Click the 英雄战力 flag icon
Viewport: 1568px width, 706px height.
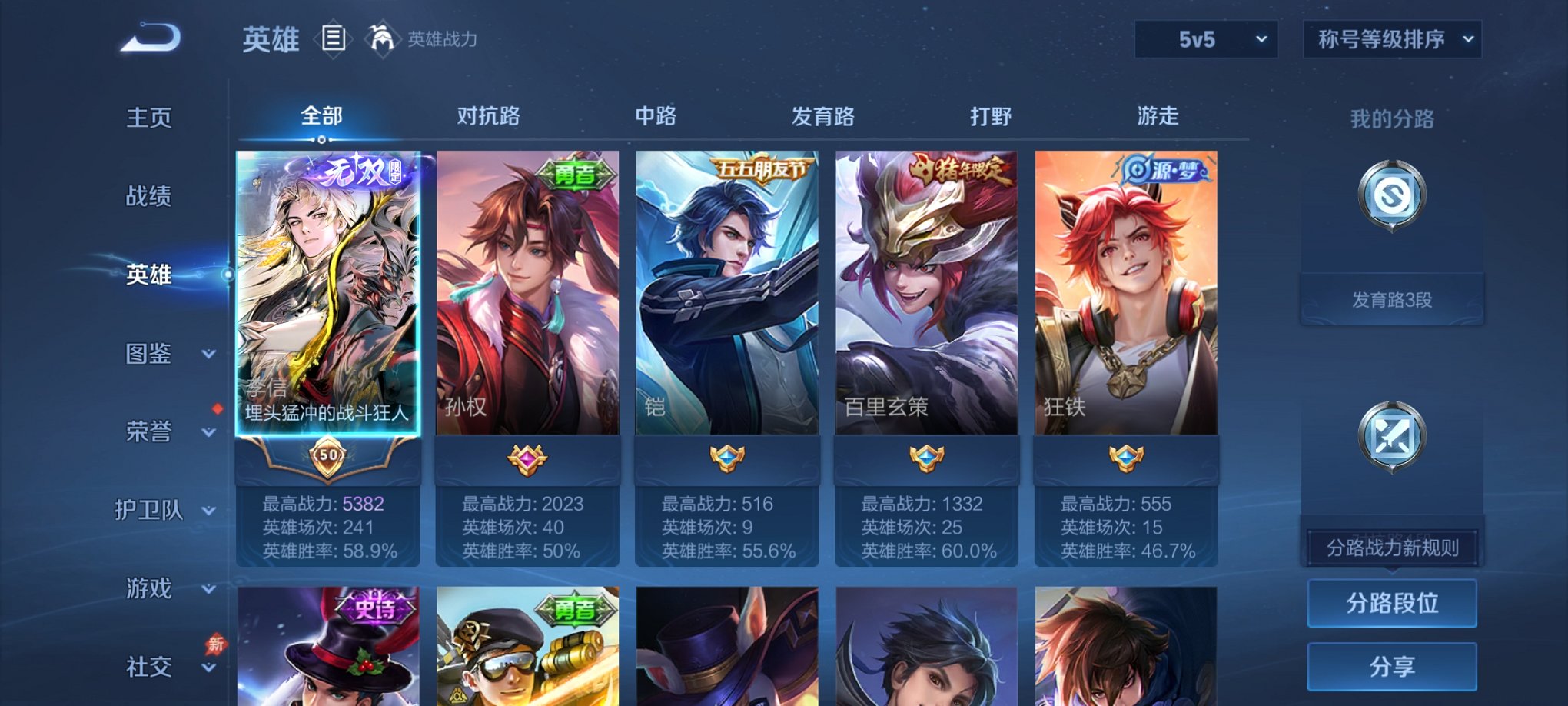pyautogui.click(x=382, y=37)
